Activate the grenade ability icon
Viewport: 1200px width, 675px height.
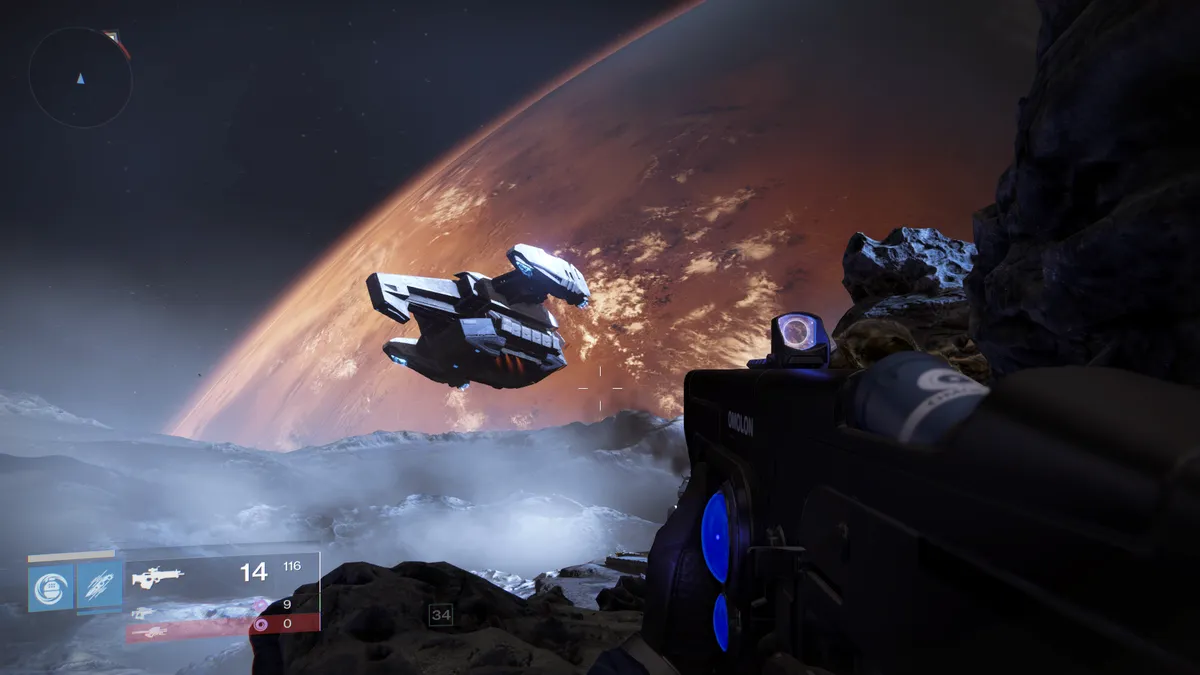point(50,587)
